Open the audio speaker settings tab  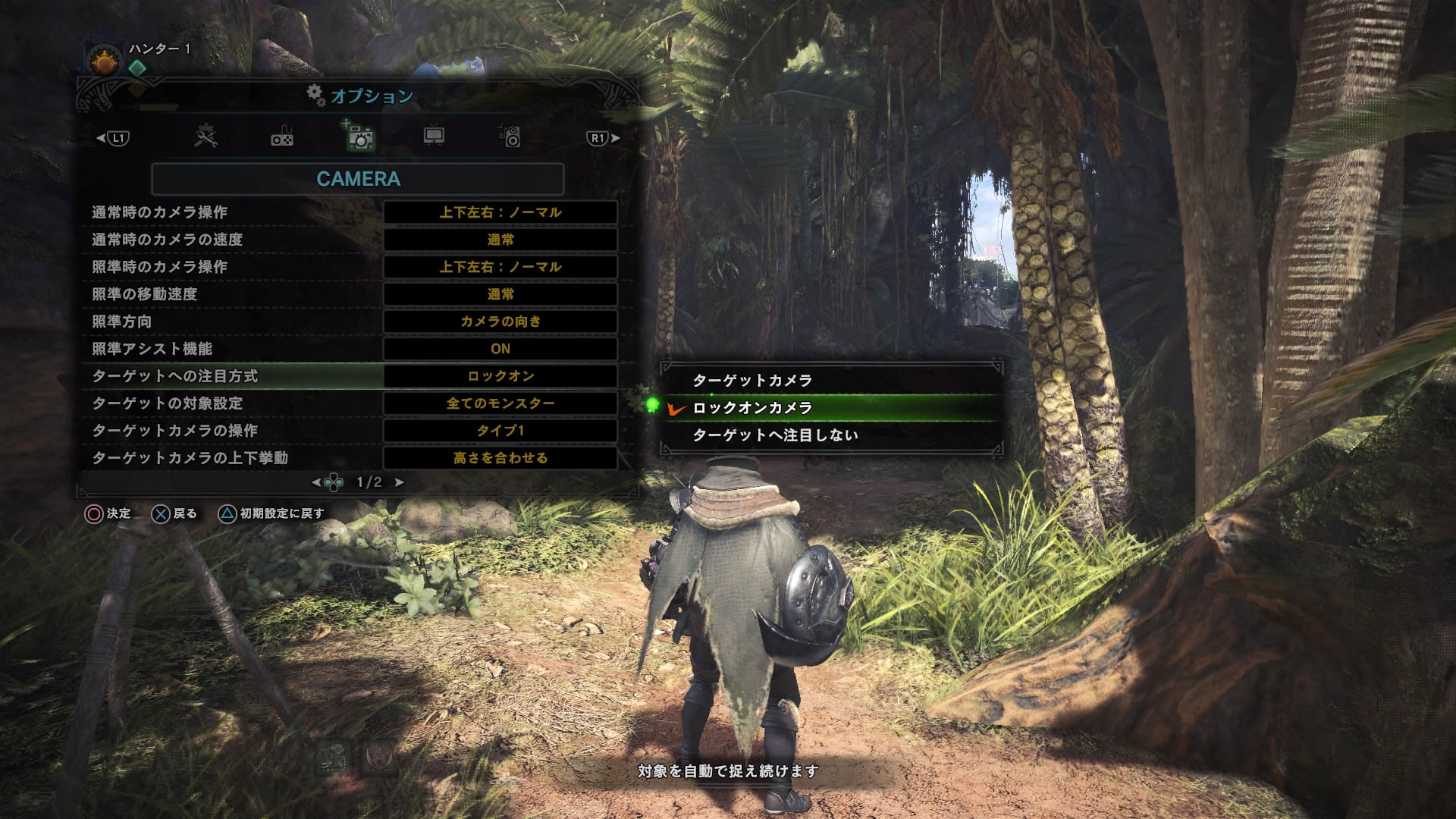(511, 136)
